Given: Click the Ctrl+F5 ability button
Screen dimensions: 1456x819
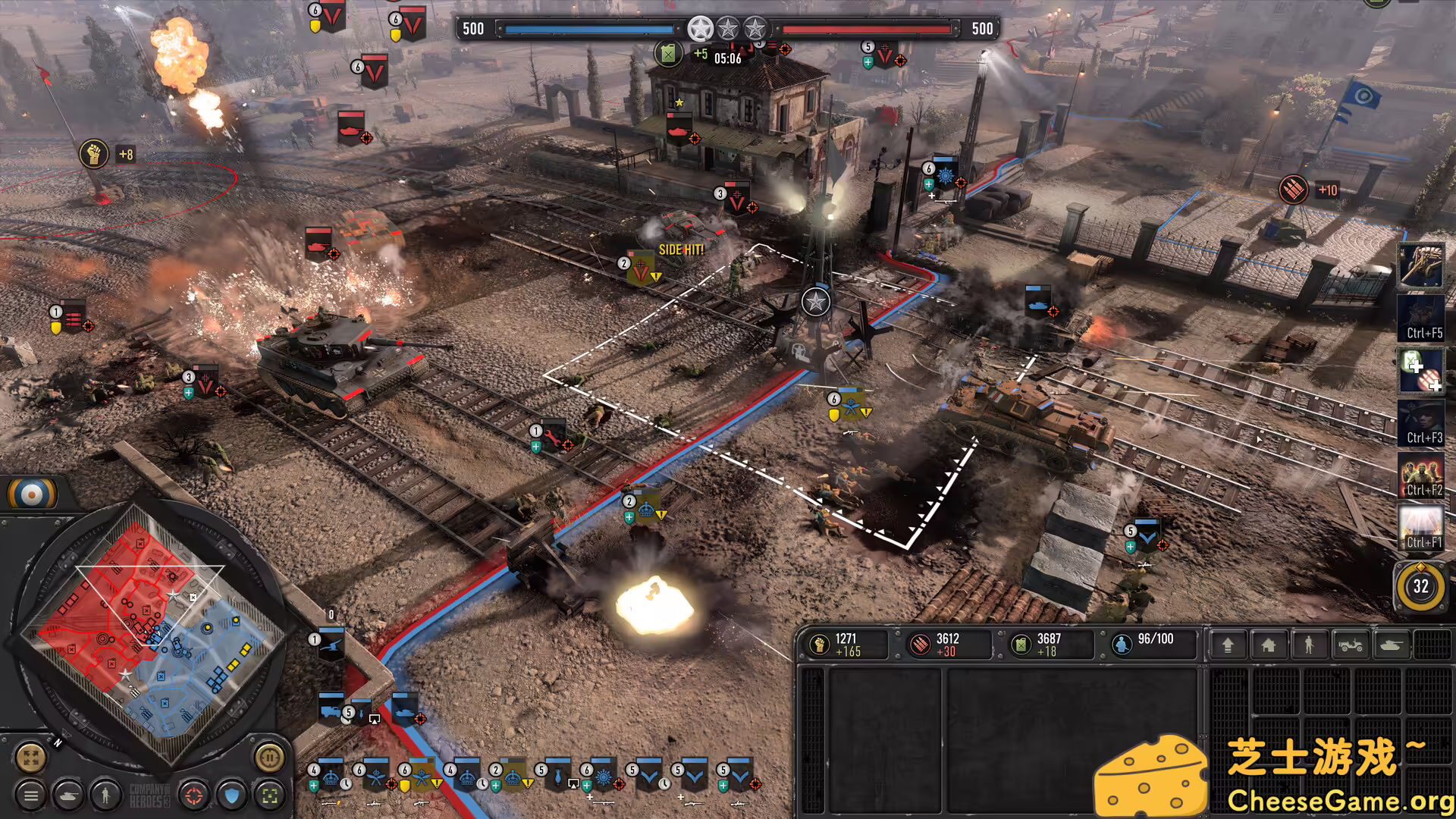Looking at the screenshot, I should [1421, 318].
